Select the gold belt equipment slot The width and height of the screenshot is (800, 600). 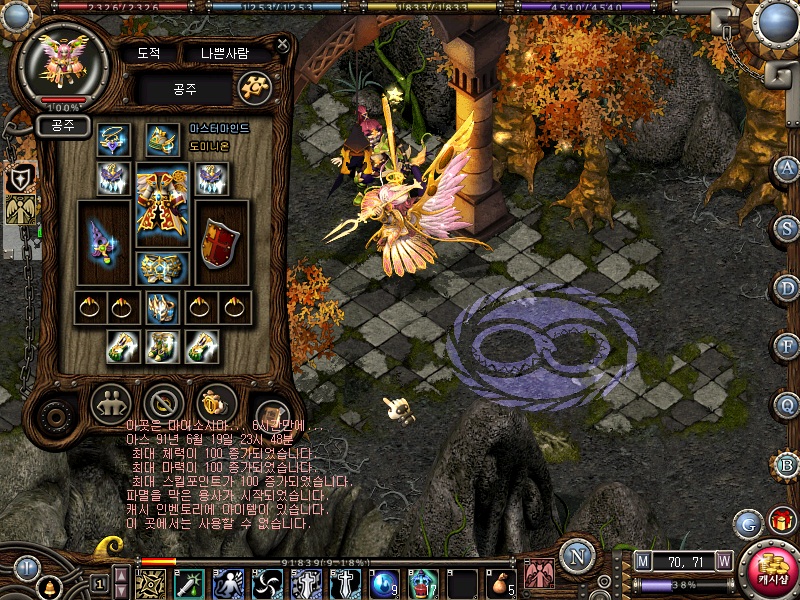point(160,267)
